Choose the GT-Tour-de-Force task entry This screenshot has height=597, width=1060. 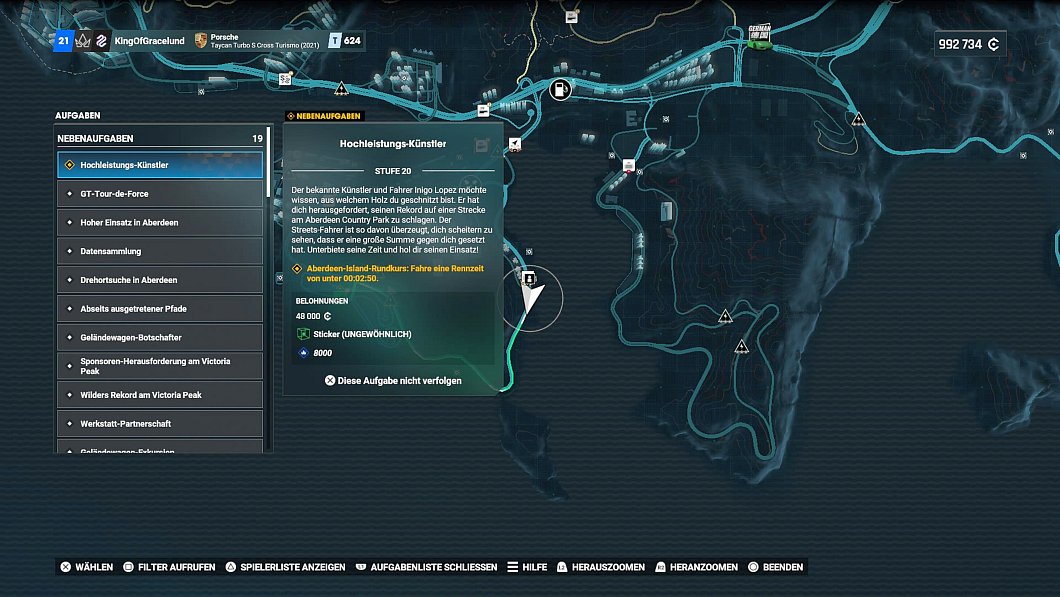(160, 194)
